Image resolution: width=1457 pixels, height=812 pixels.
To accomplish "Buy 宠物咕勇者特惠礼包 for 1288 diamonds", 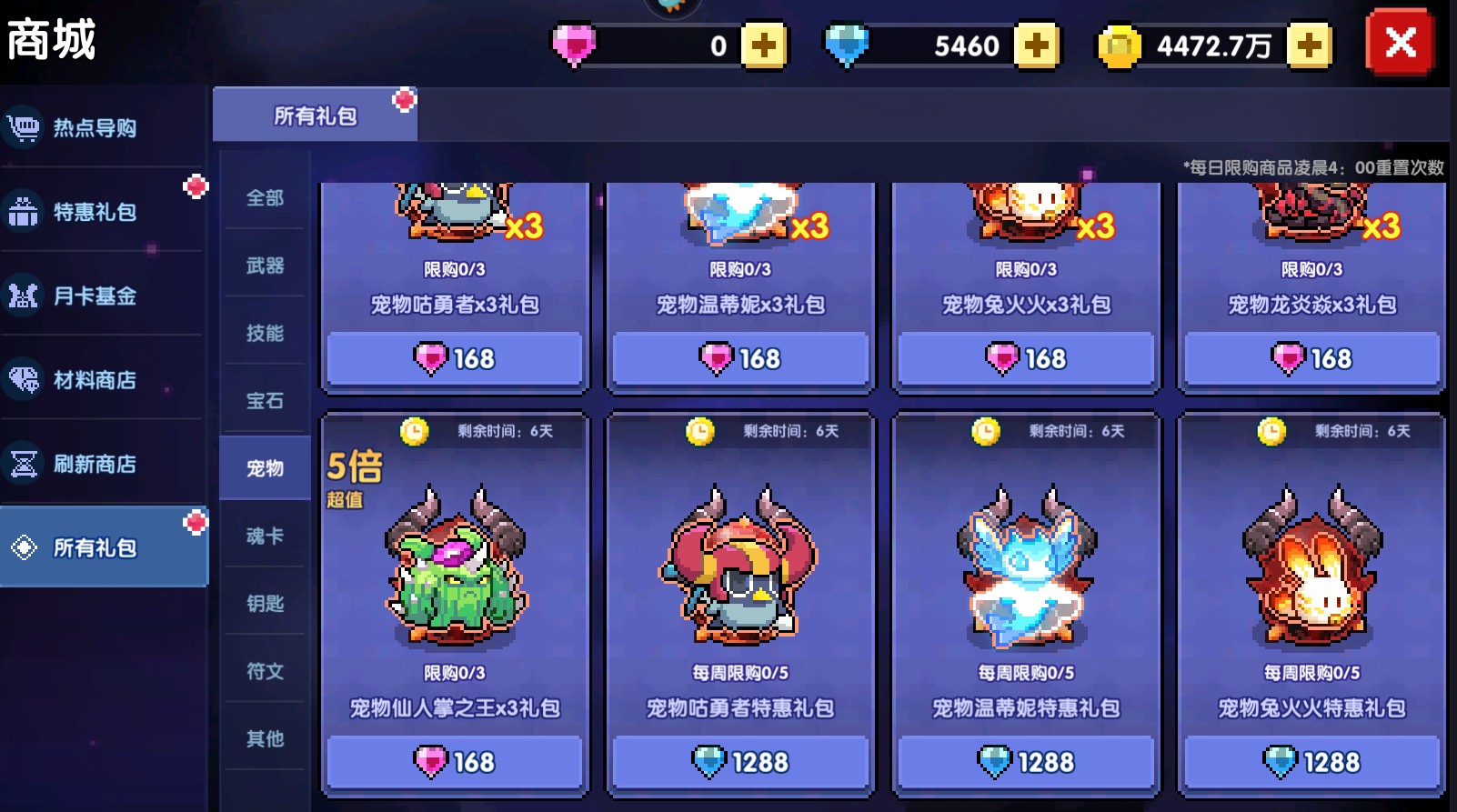I will [740, 761].
